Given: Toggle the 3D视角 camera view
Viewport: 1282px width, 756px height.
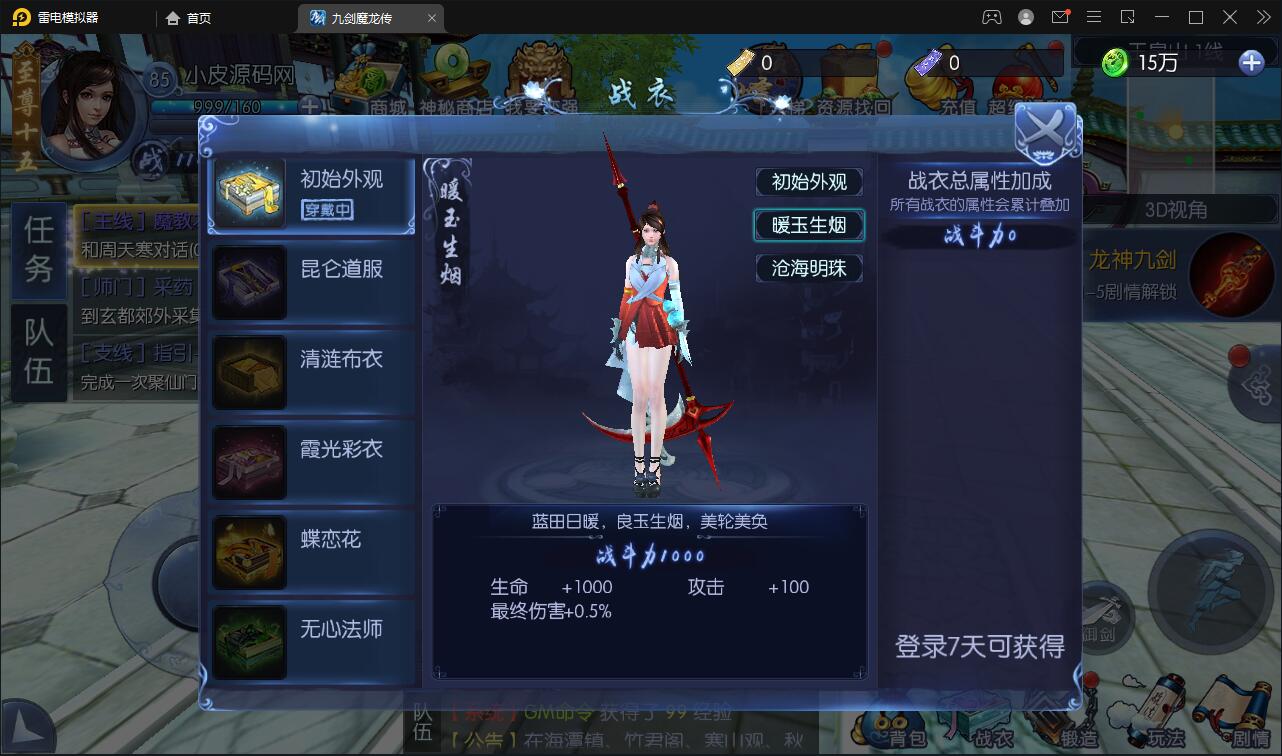Looking at the screenshot, I should tap(1175, 210).
